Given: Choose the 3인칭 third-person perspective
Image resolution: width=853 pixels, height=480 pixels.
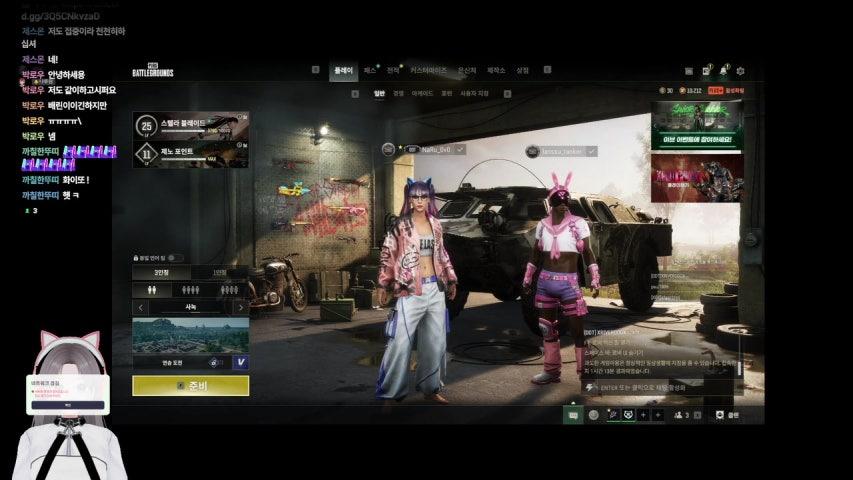Looking at the screenshot, I should pyautogui.click(x=161, y=272).
